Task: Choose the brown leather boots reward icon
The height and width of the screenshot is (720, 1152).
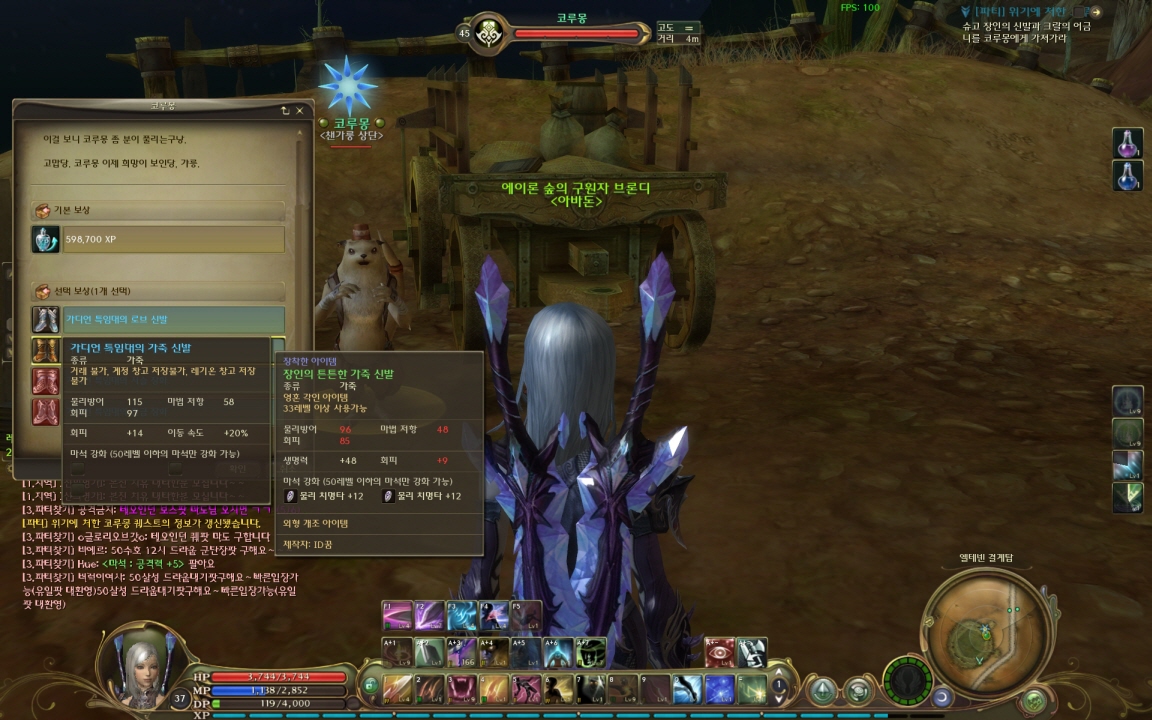Action: point(45,350)
